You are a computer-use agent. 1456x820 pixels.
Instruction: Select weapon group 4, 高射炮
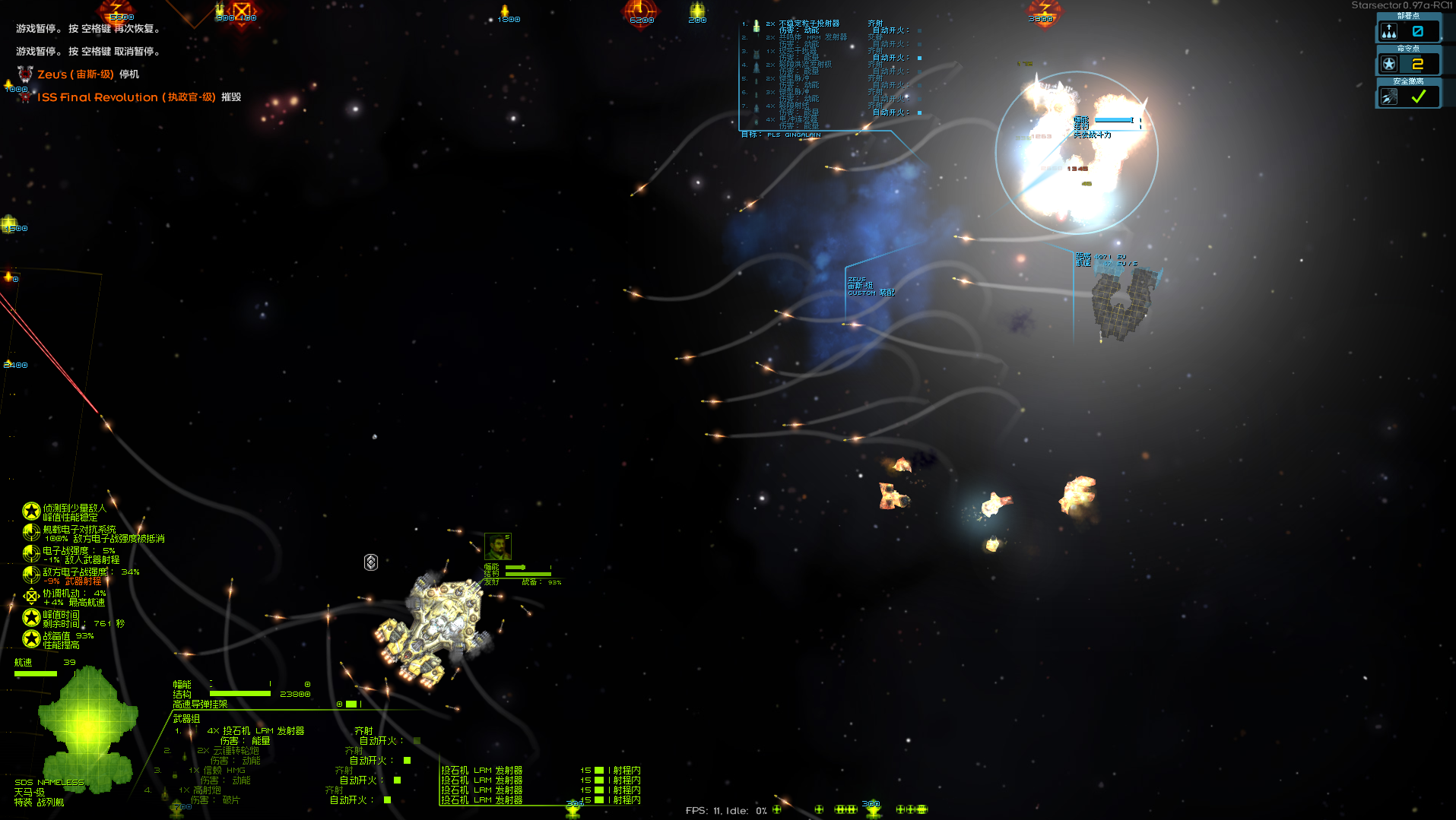click(207, 790)
